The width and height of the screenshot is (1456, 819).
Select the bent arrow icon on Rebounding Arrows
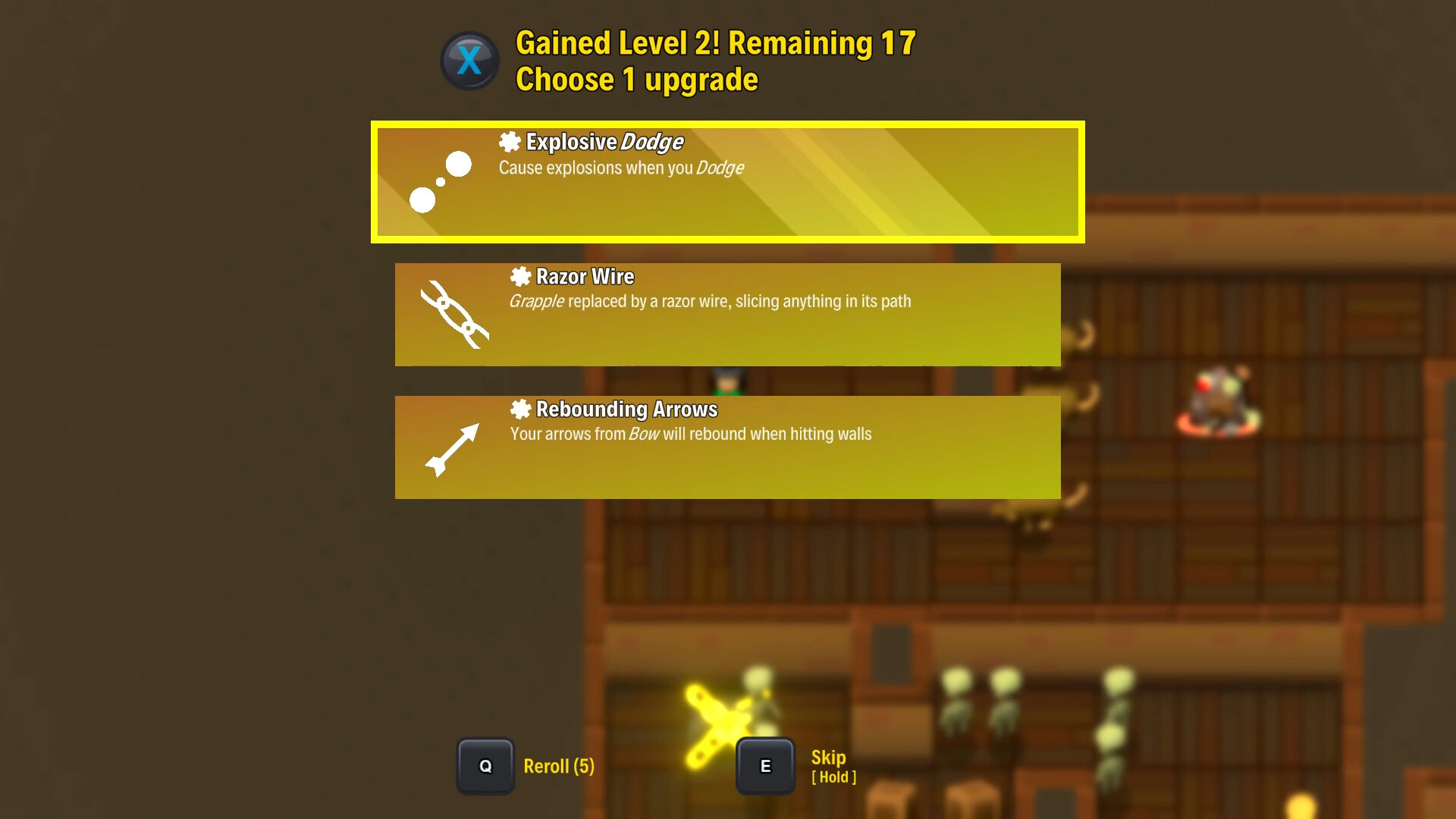click(x=453, y=449)
